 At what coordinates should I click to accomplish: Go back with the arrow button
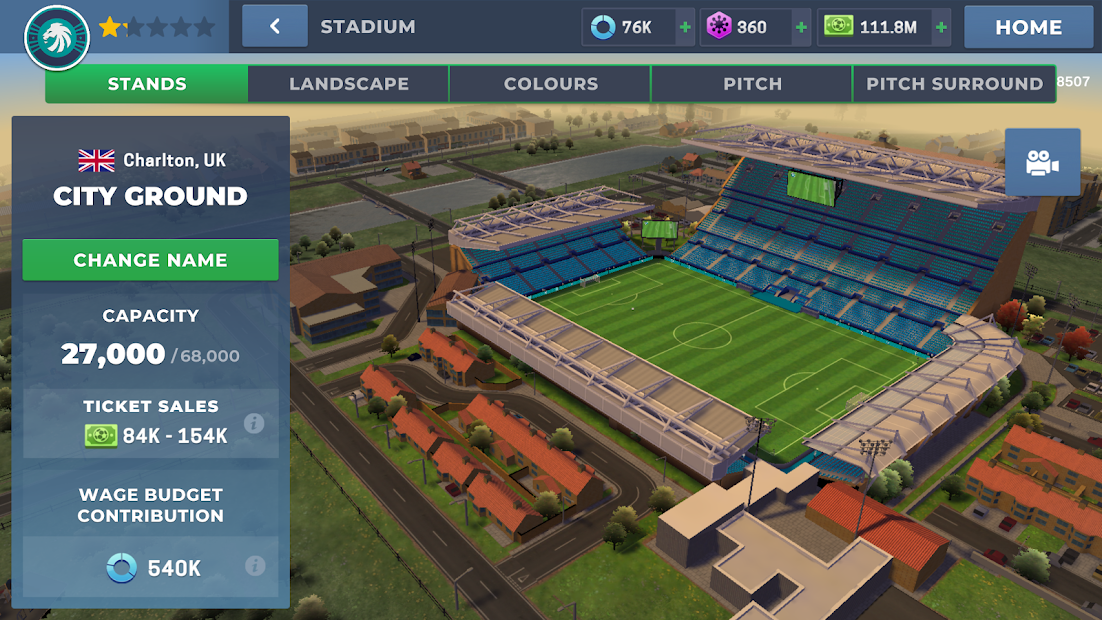pyautogui.click(x=275, y=27)
